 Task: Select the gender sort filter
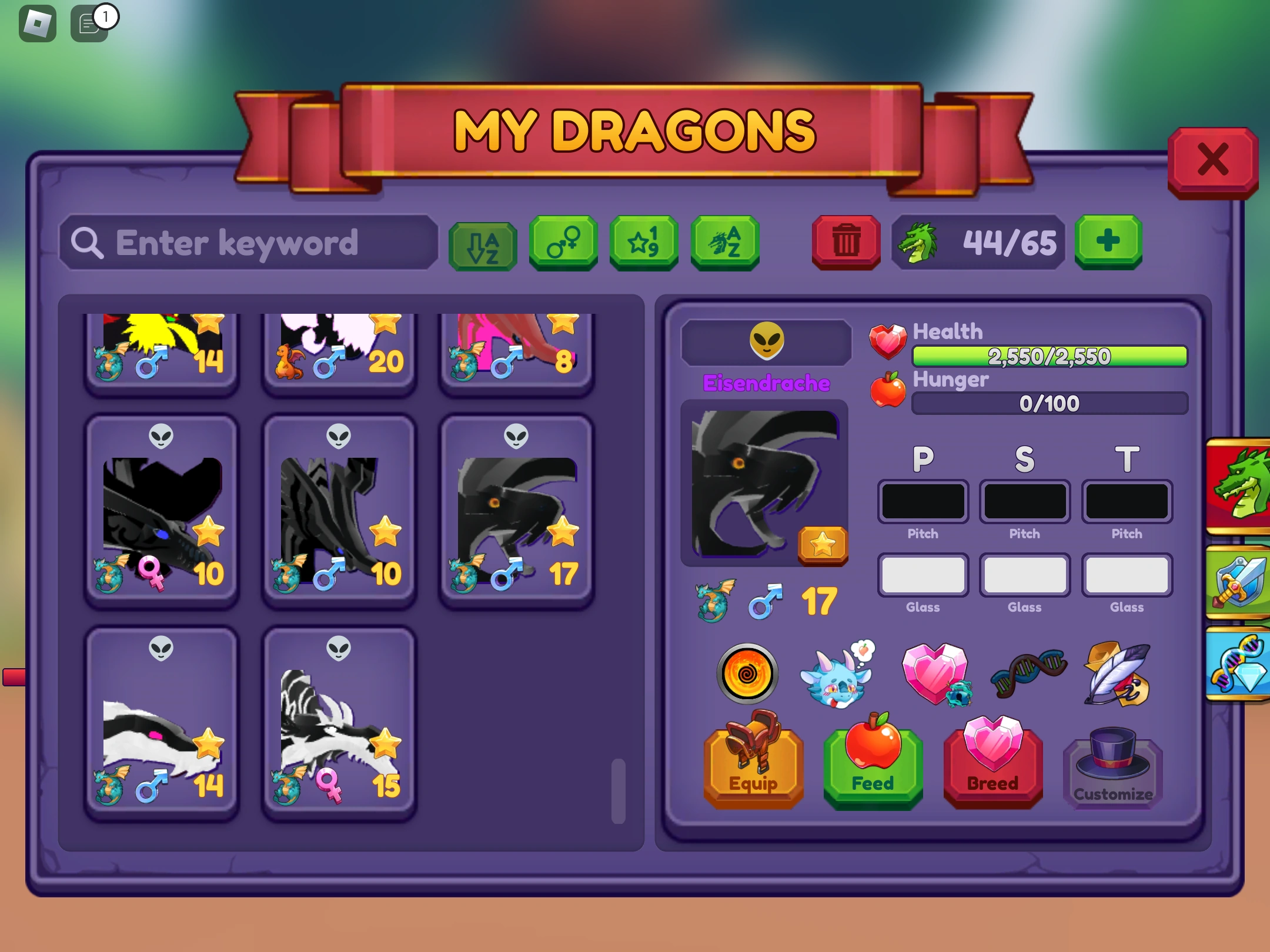coord(563,243)
